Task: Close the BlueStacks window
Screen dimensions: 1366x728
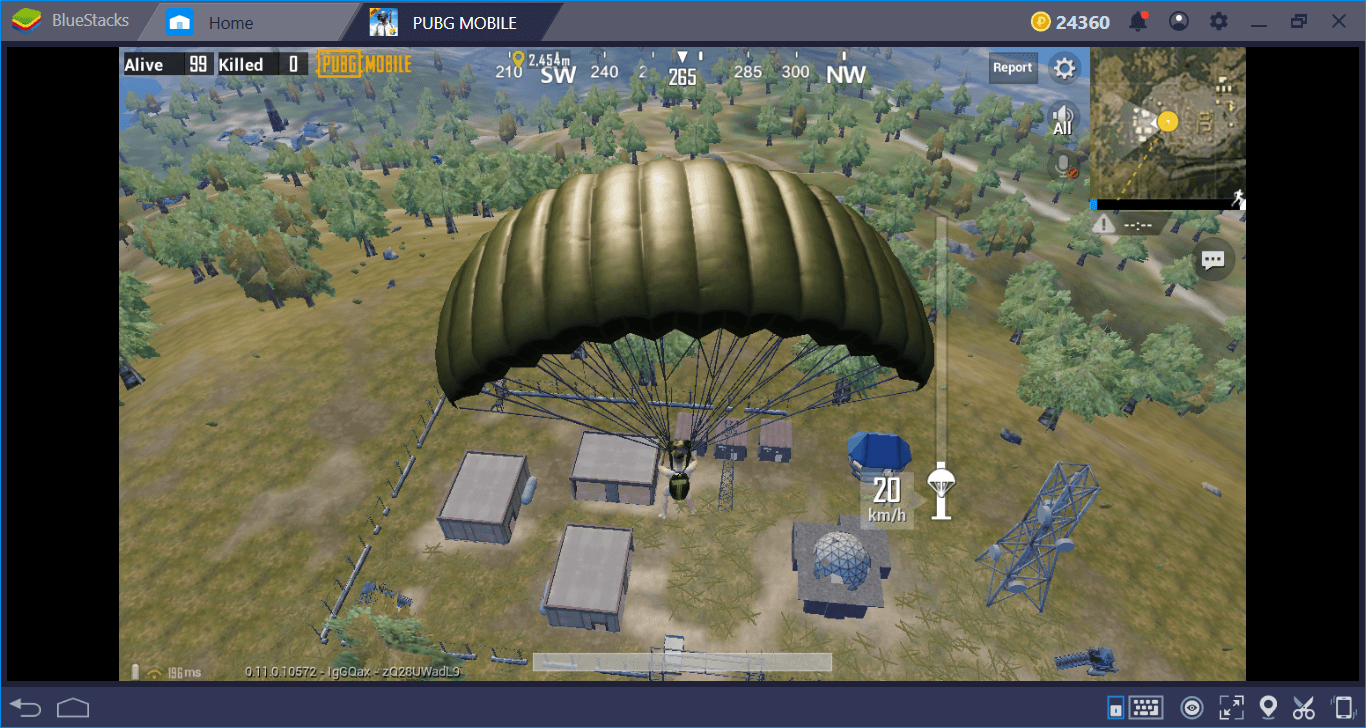Action: click(1338, 21)
